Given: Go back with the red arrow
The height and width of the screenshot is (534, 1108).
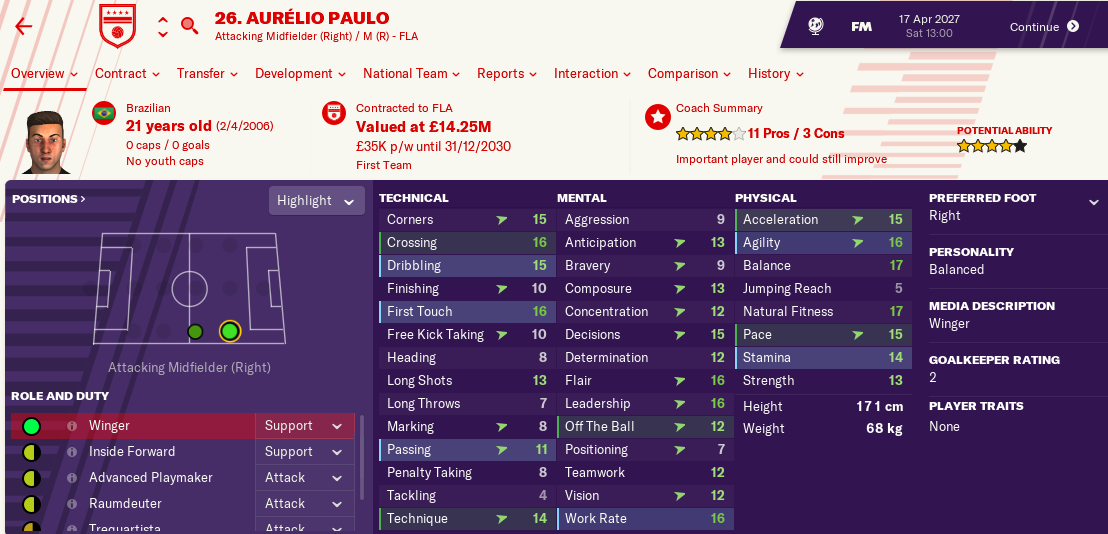Looking at the screenshot, I should (x=24, y=26).
